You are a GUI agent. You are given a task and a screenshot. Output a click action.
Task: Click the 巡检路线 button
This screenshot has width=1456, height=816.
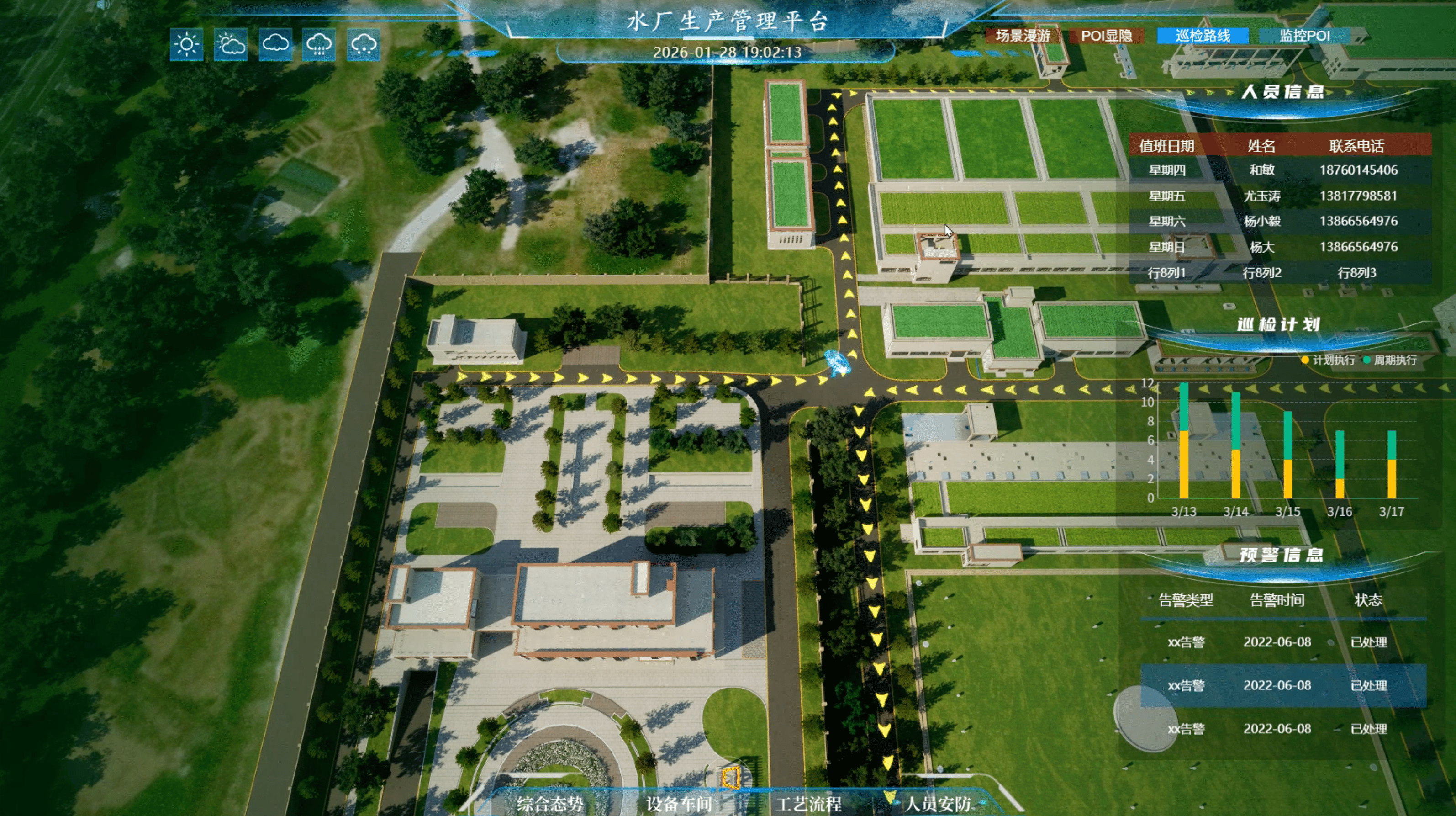click(1203, 36)
